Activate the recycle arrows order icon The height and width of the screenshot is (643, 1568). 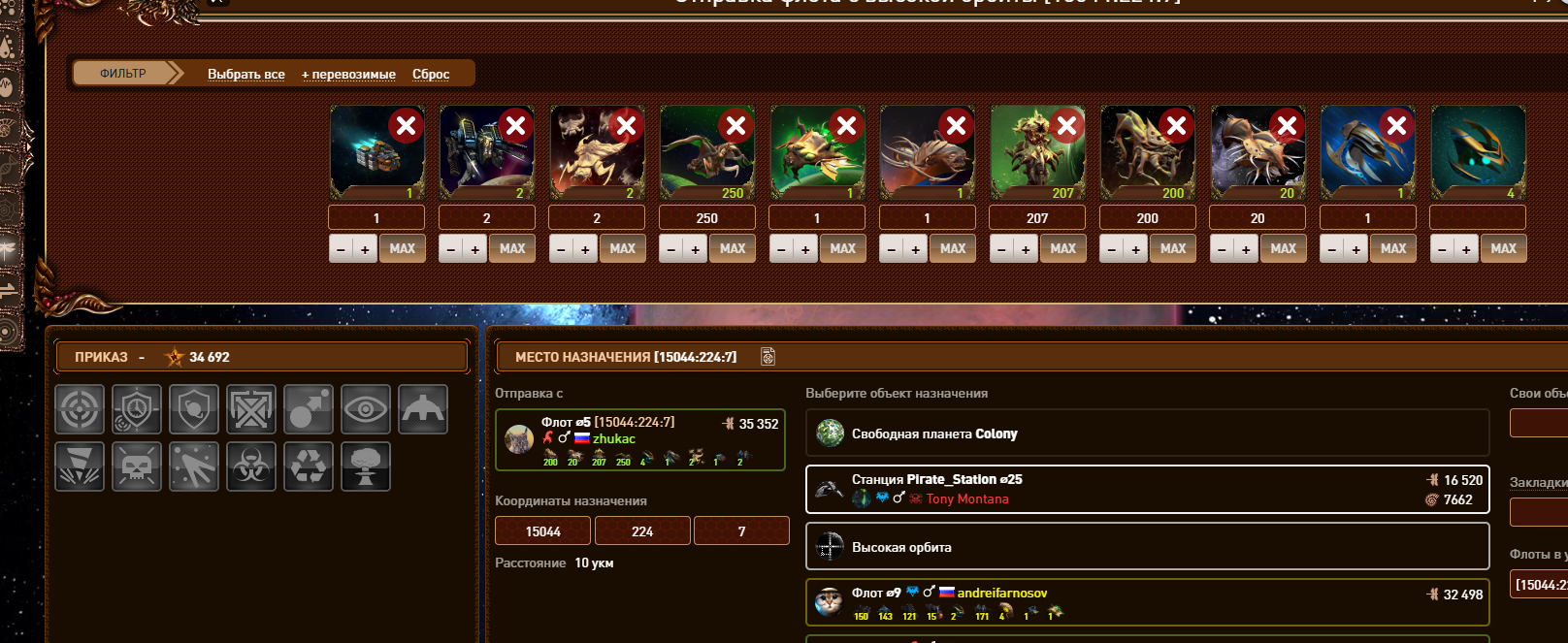click(309, 466)
